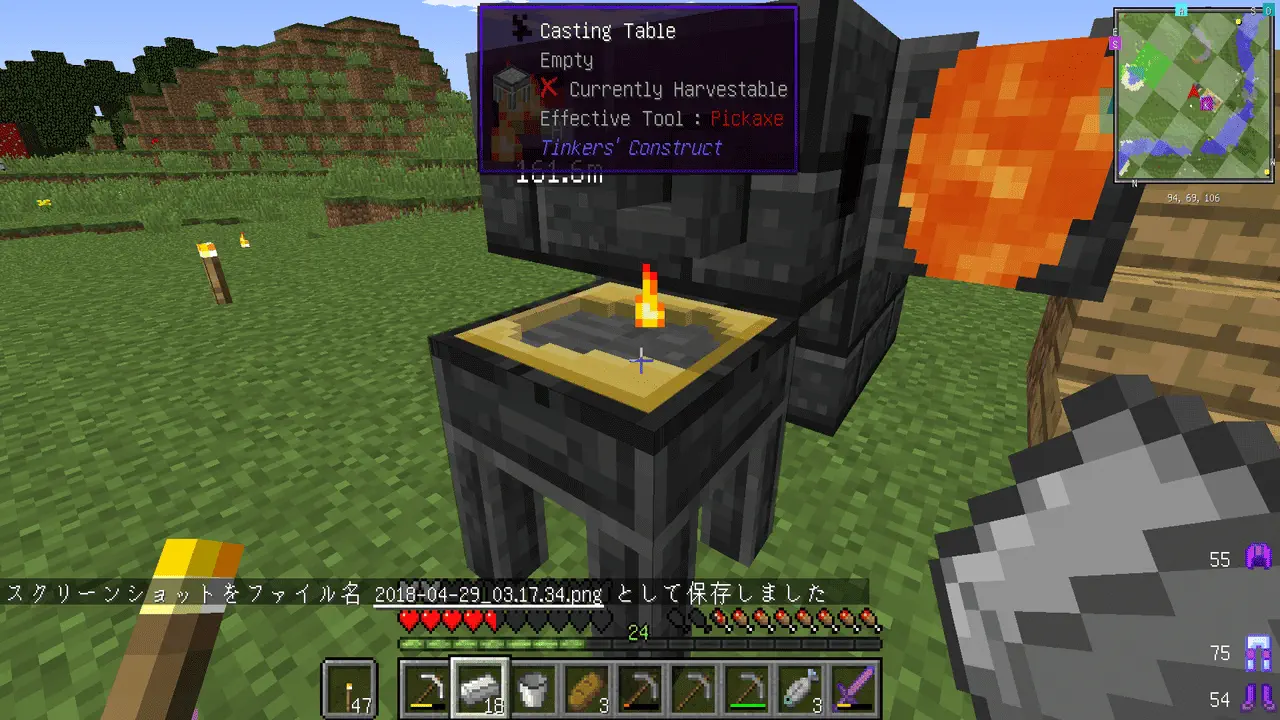Click the purple K waypoint near the player arrow
The height and width of the screenshot is (720, 1280).
point(1206,102)
